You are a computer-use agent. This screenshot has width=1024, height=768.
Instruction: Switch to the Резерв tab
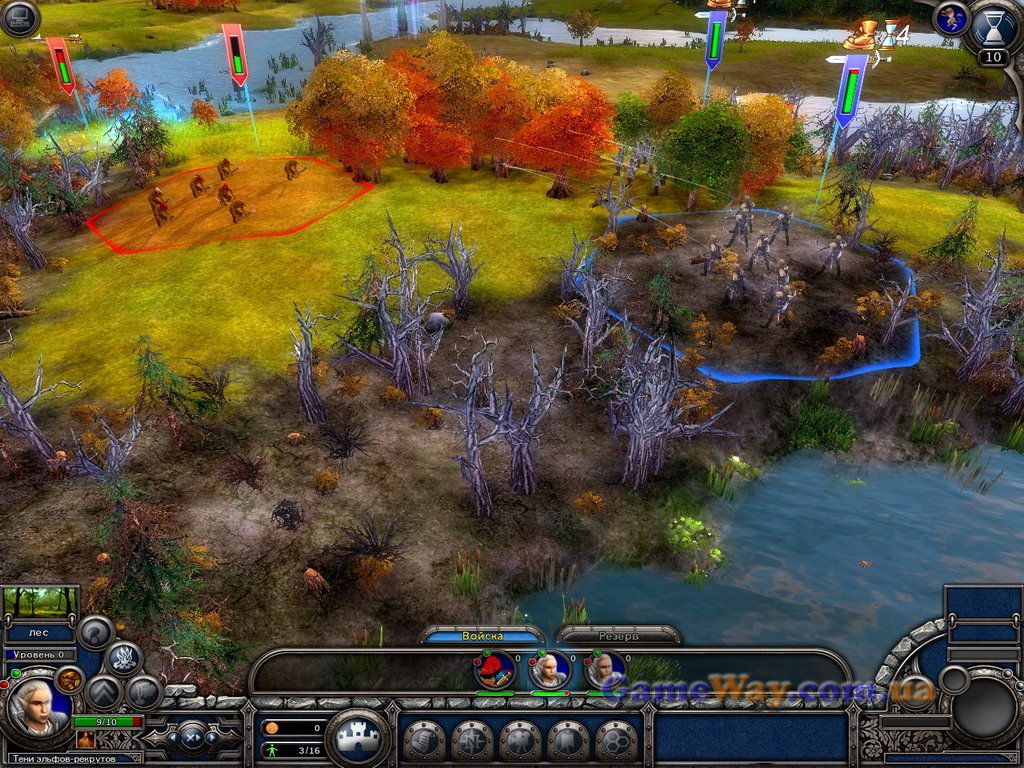point(619,636)
